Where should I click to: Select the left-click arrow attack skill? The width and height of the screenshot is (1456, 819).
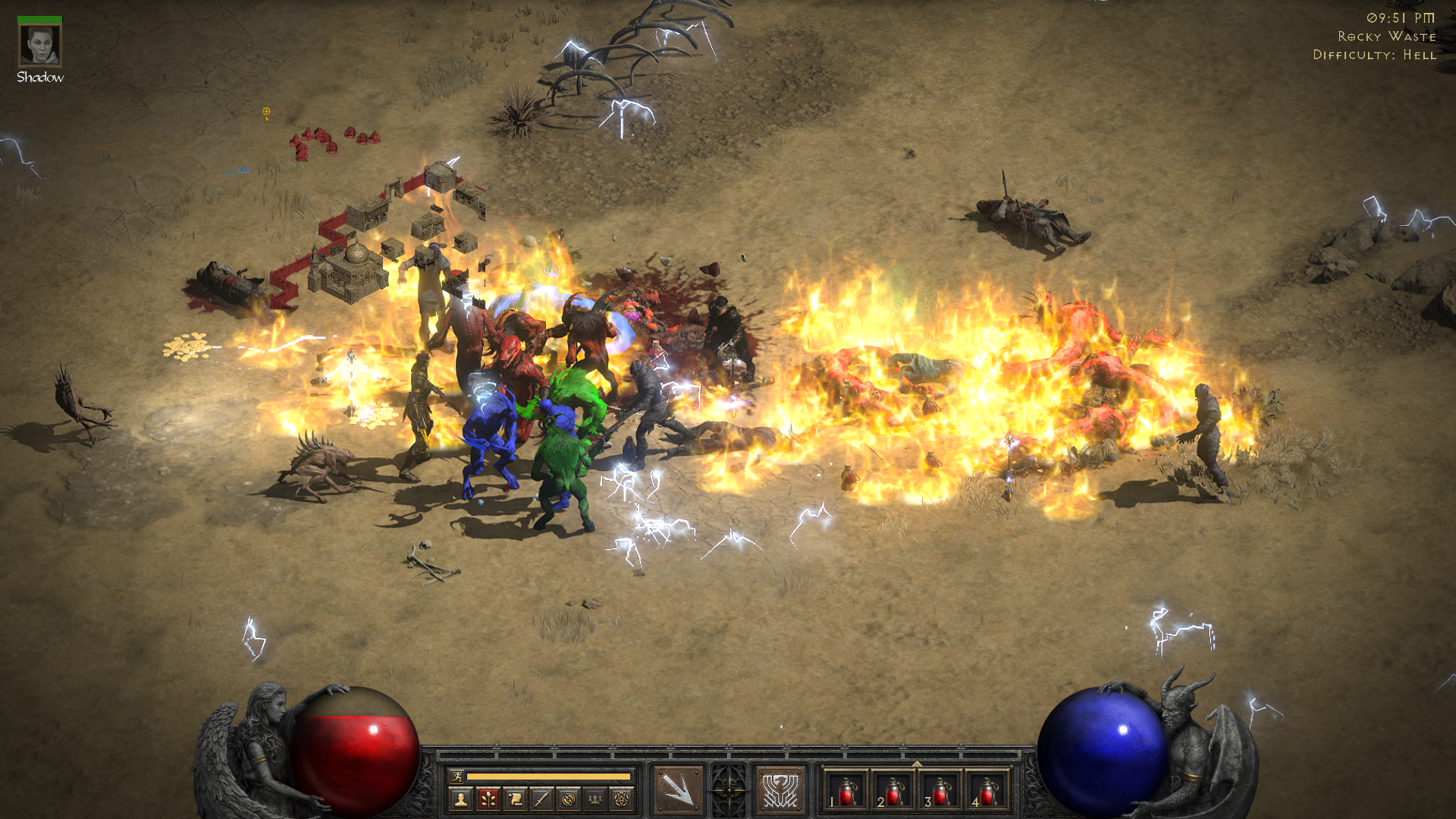677,790
